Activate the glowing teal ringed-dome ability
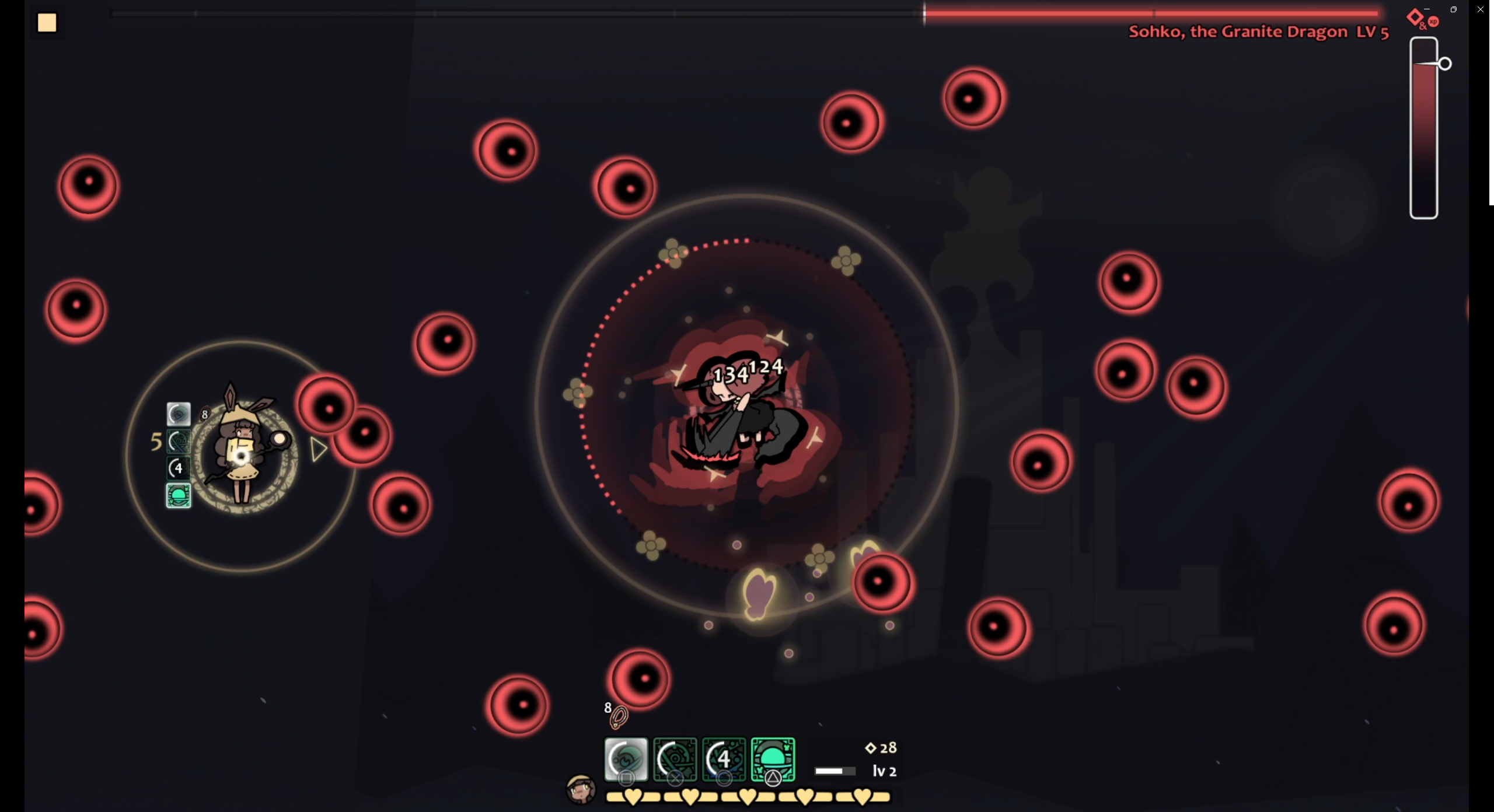Image resolution: width=1494 pixels, height=812 pixels. tap(773, 759)
